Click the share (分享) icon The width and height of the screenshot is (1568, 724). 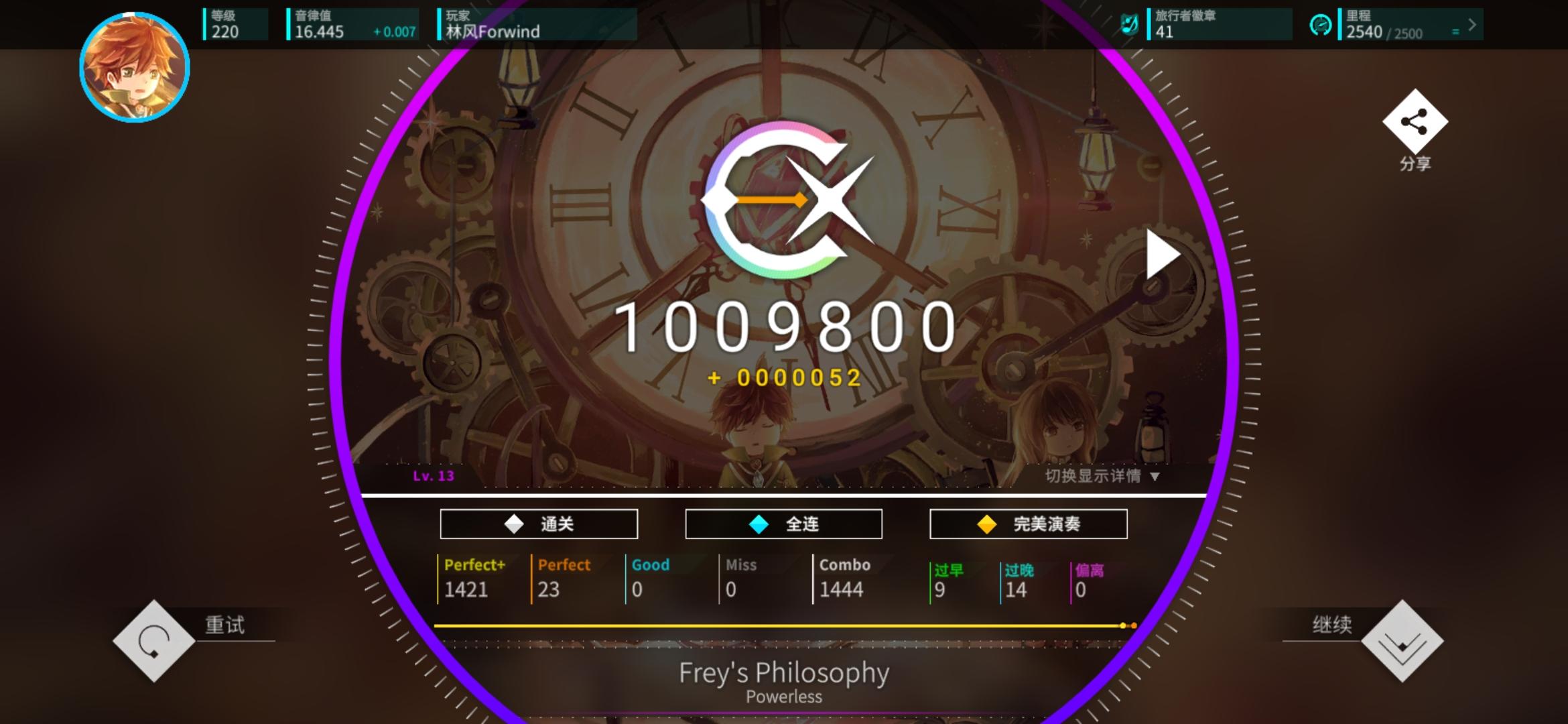point(1414,124)
